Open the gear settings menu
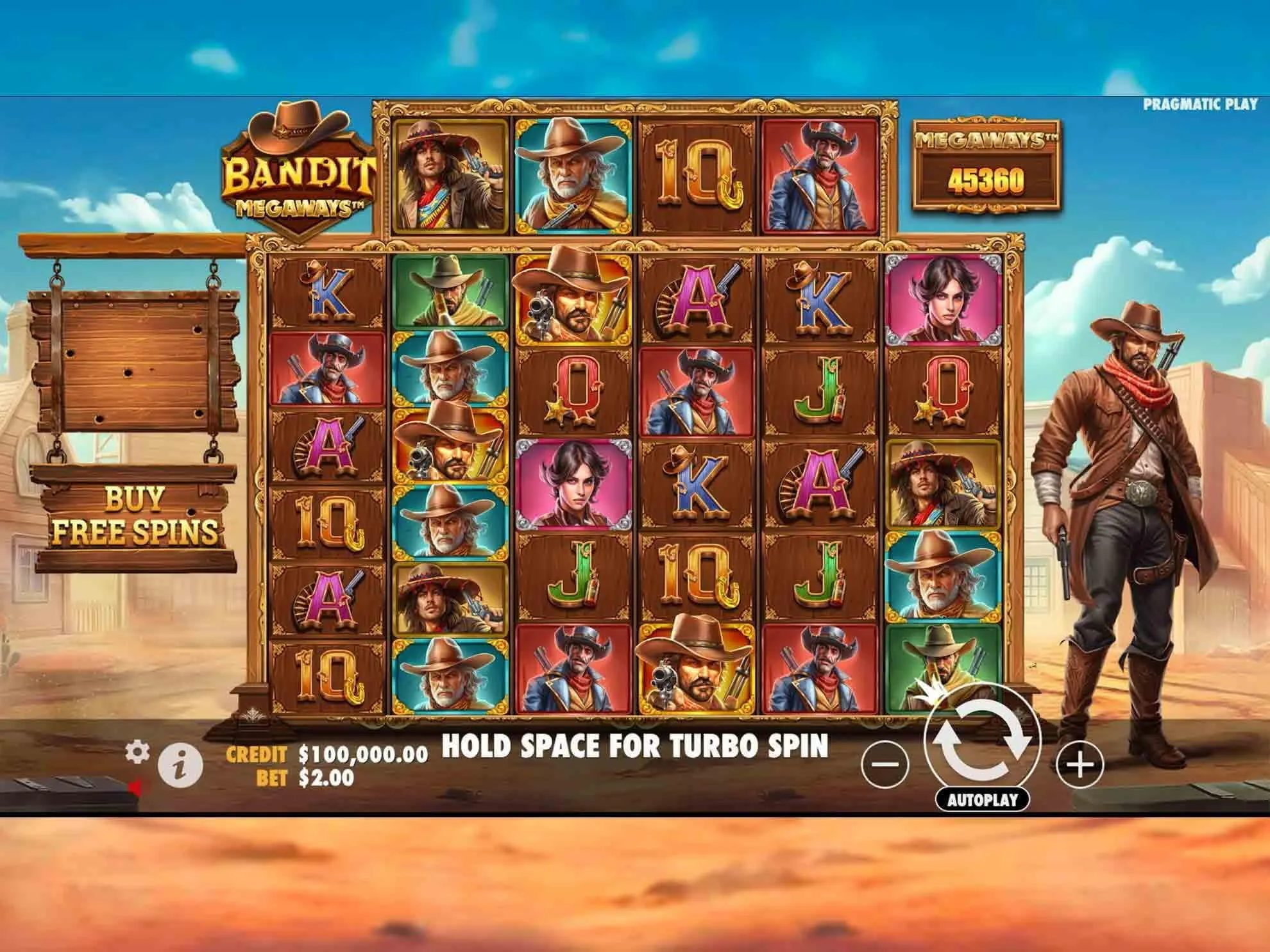 tap(137, 751)
